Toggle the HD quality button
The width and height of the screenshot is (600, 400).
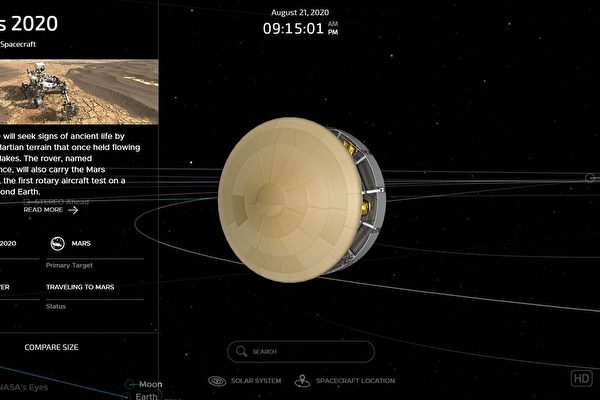581,378
